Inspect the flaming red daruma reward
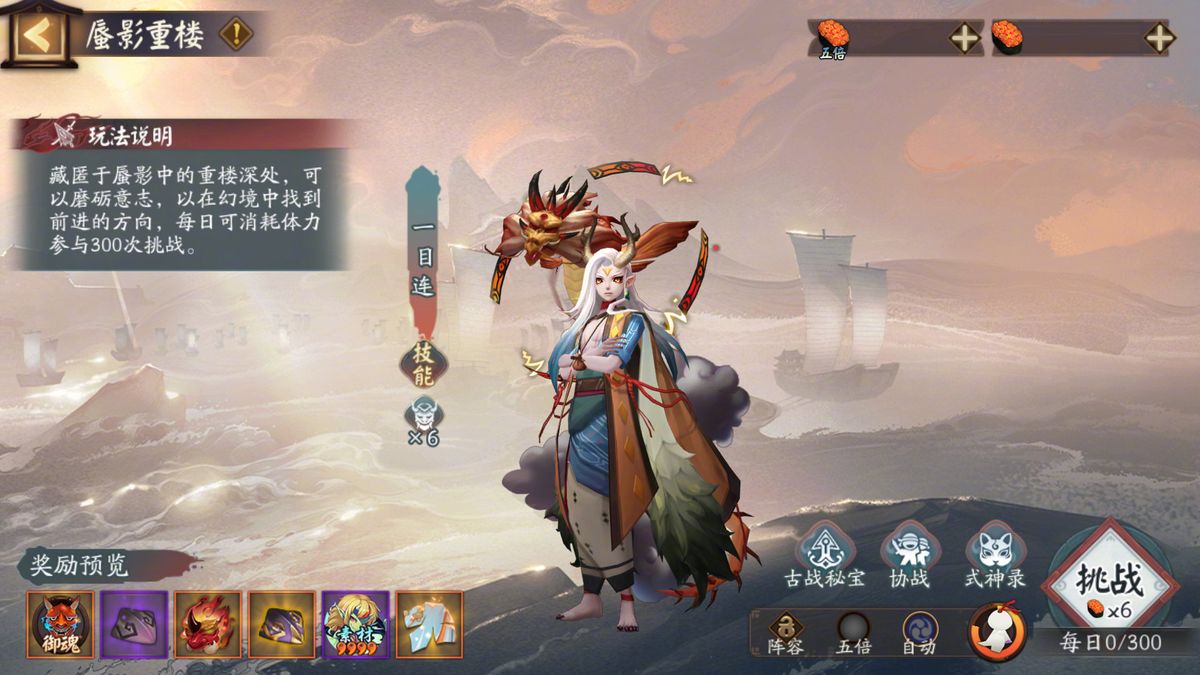Screen dimensions: 1200x675 tap(208, 624)
